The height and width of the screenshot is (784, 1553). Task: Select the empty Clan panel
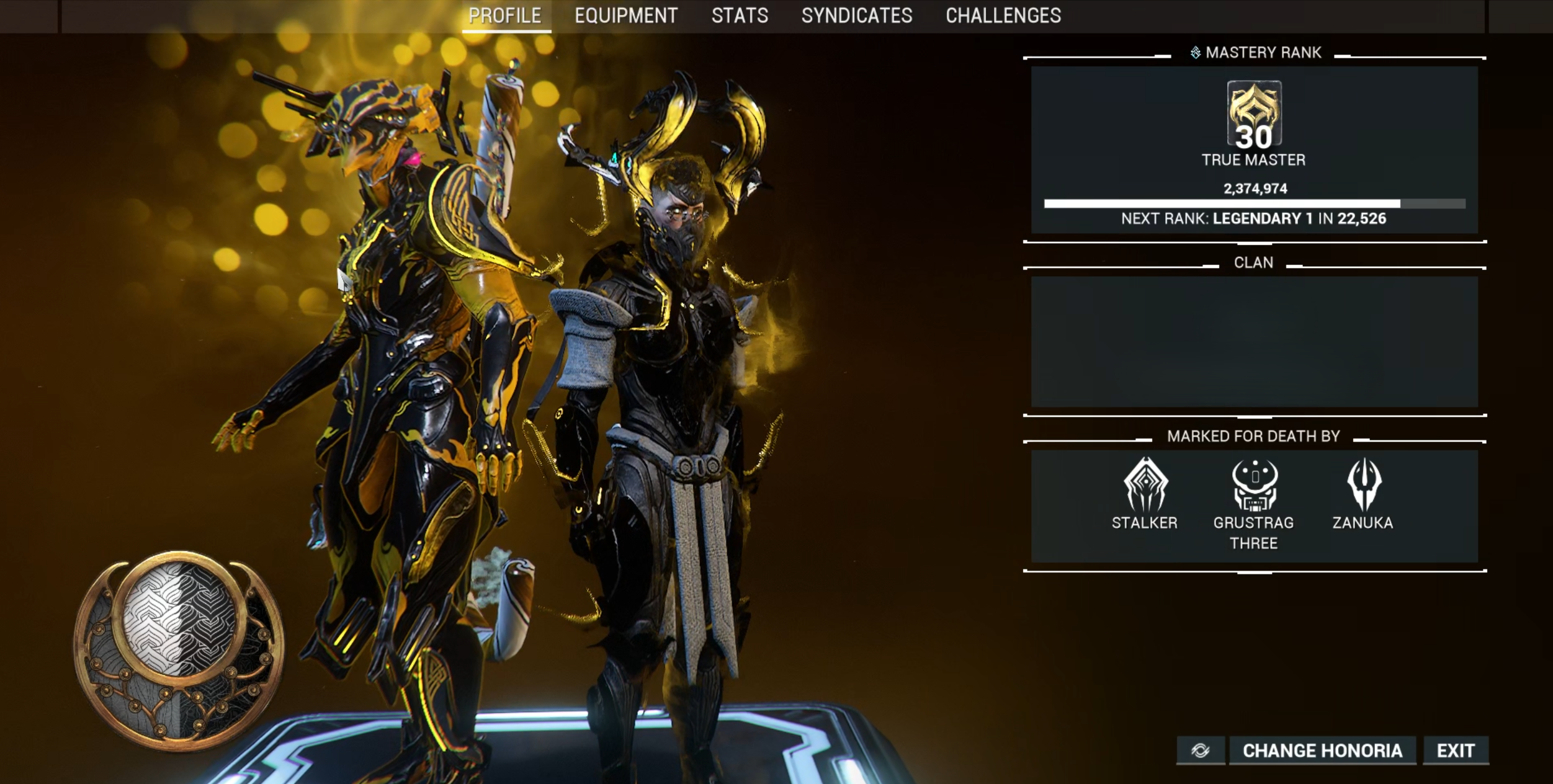click(x=1254, y=341)
